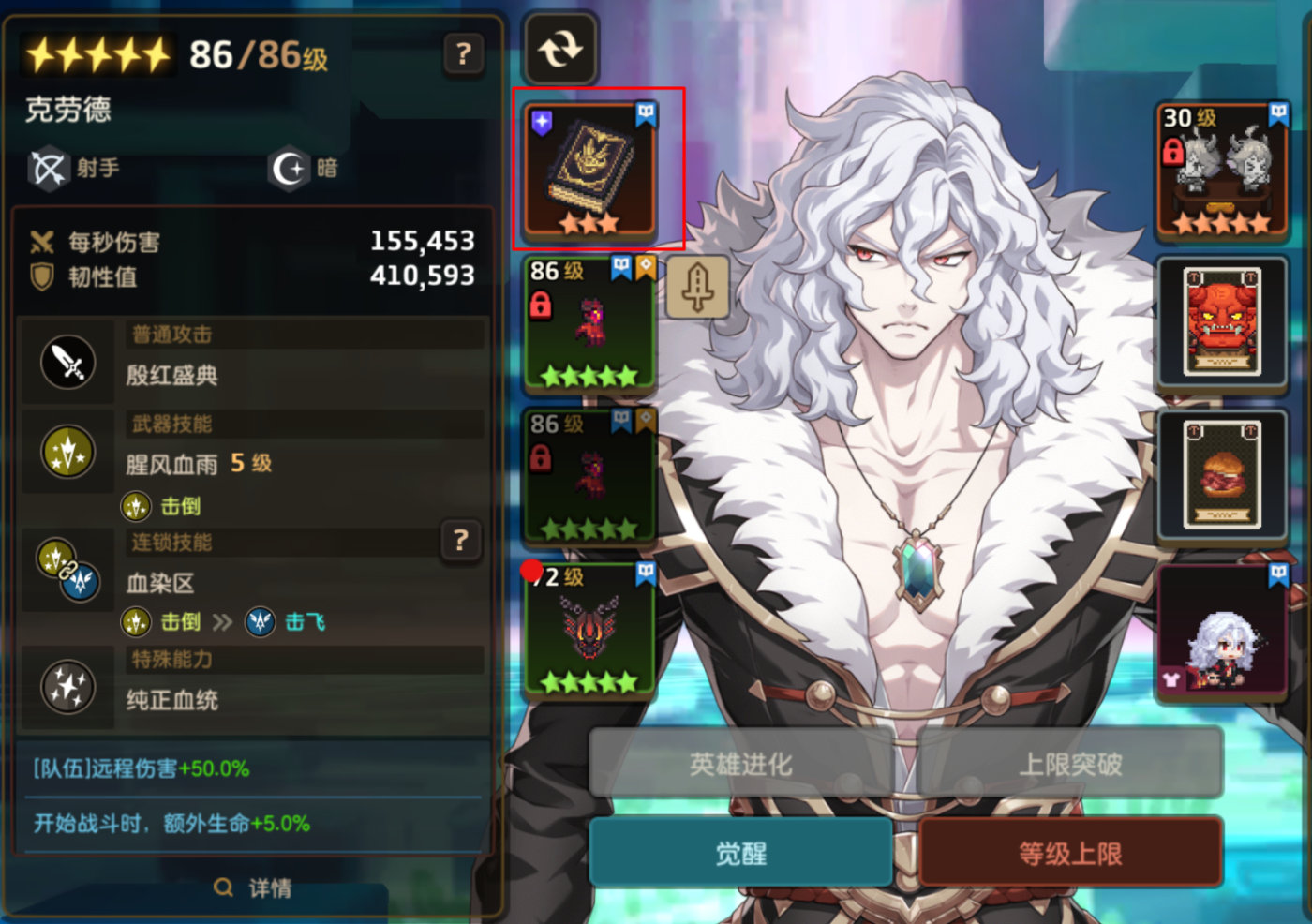The width and height of the screenshot is (1312, 924).
Task: Select the red demon face card
Action: coord(1222,321)
